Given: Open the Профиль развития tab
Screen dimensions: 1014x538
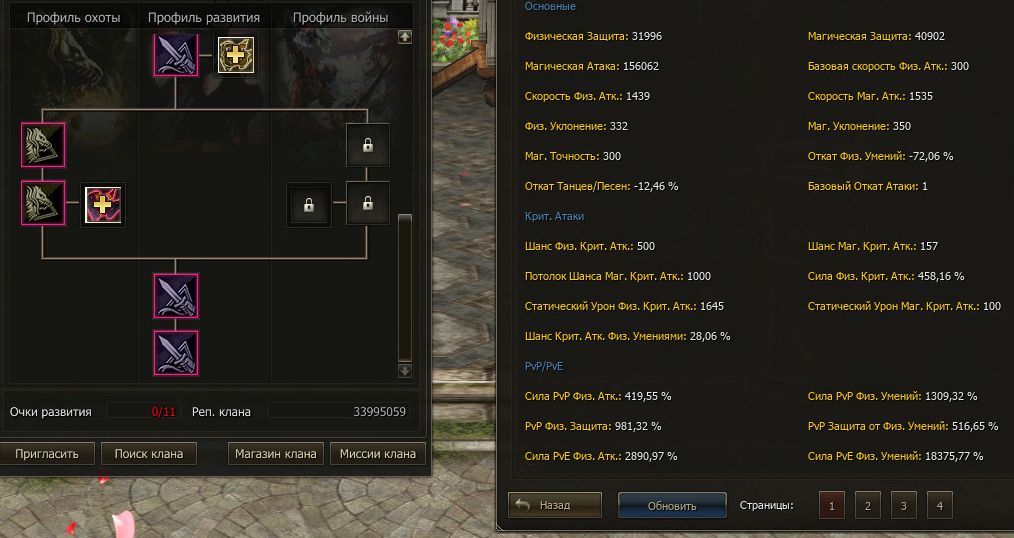Looking at the screenshot, I should [x=204, y=18].
